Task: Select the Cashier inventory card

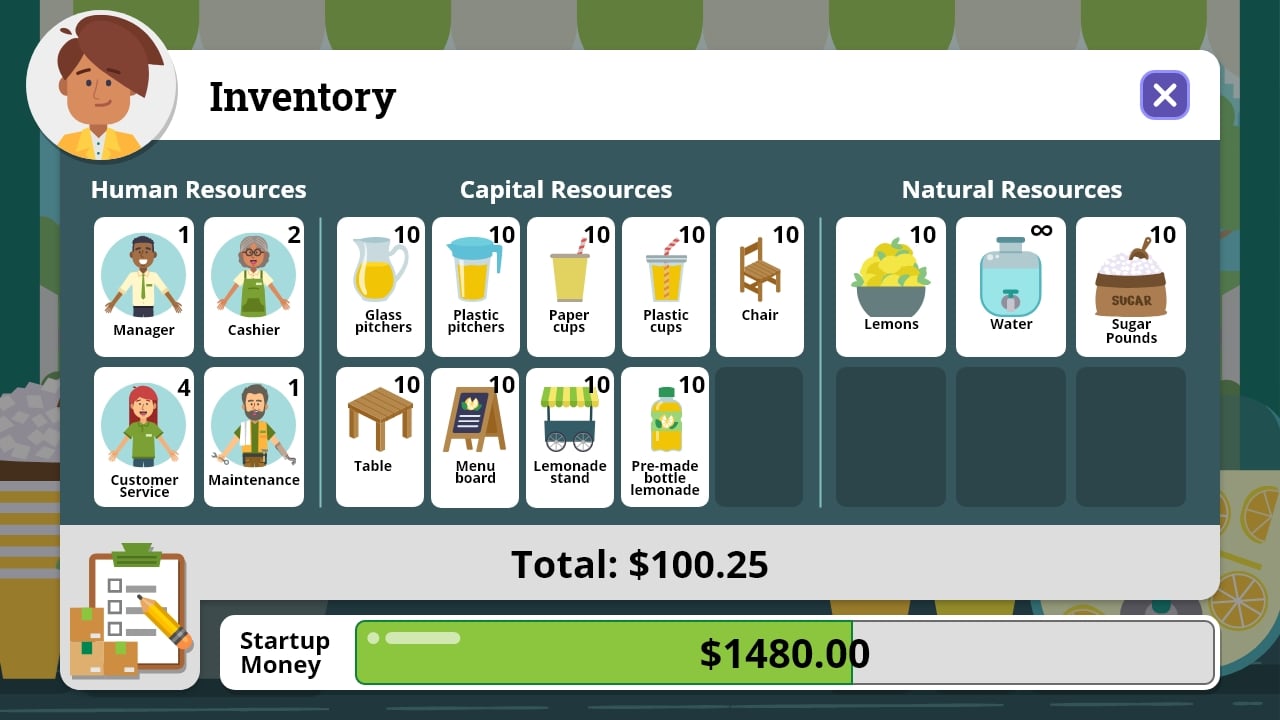Action: [x=253, y=287]
